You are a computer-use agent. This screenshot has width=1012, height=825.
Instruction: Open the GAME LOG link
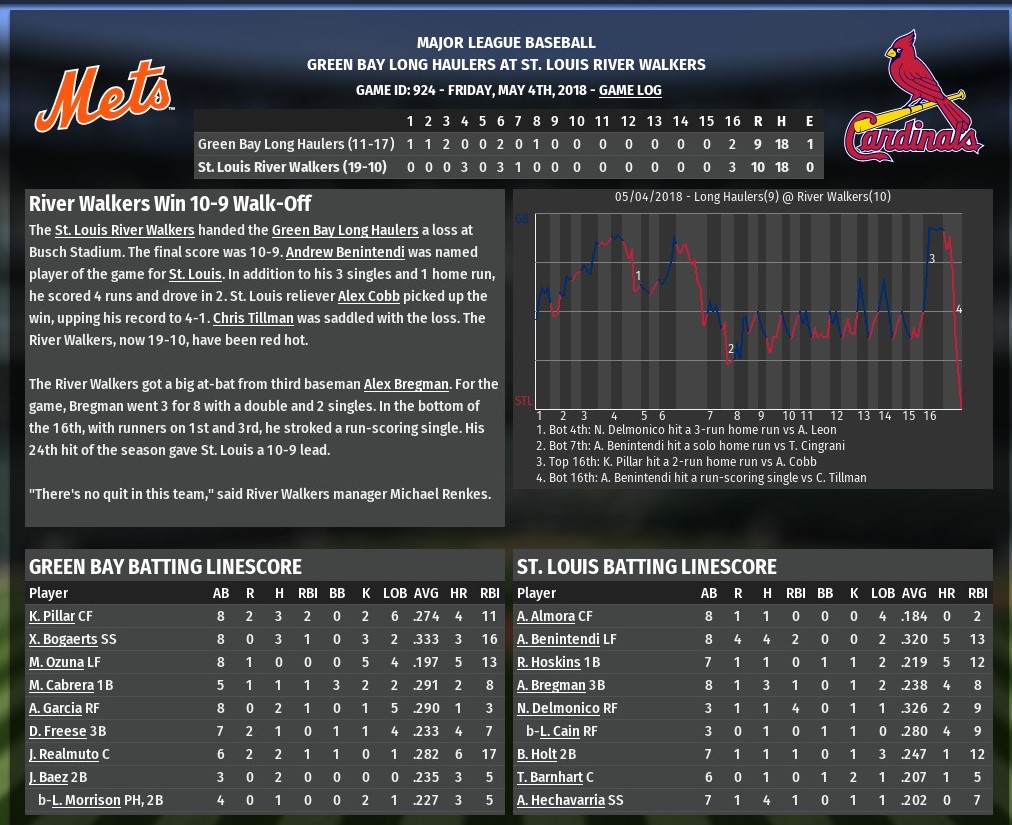click(630, 90)
